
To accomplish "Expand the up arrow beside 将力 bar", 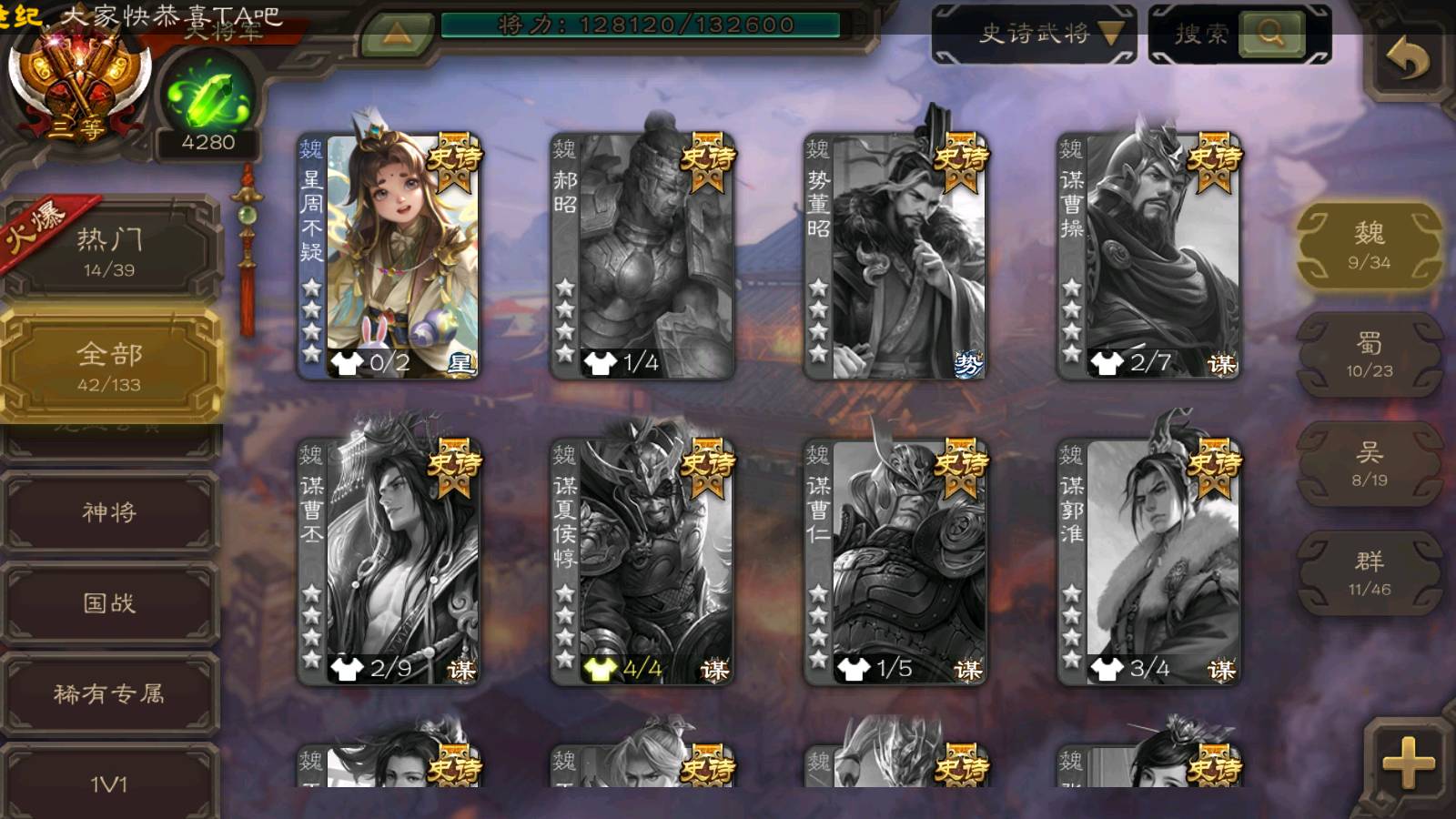I will (396, 35).
